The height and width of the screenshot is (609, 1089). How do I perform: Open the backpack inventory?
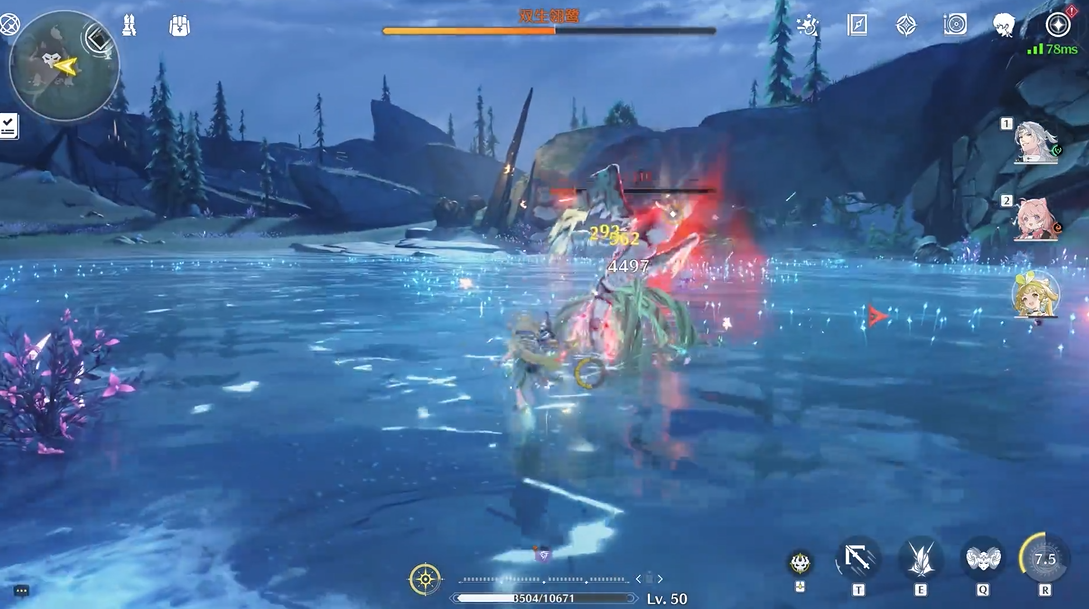point(179,26)
